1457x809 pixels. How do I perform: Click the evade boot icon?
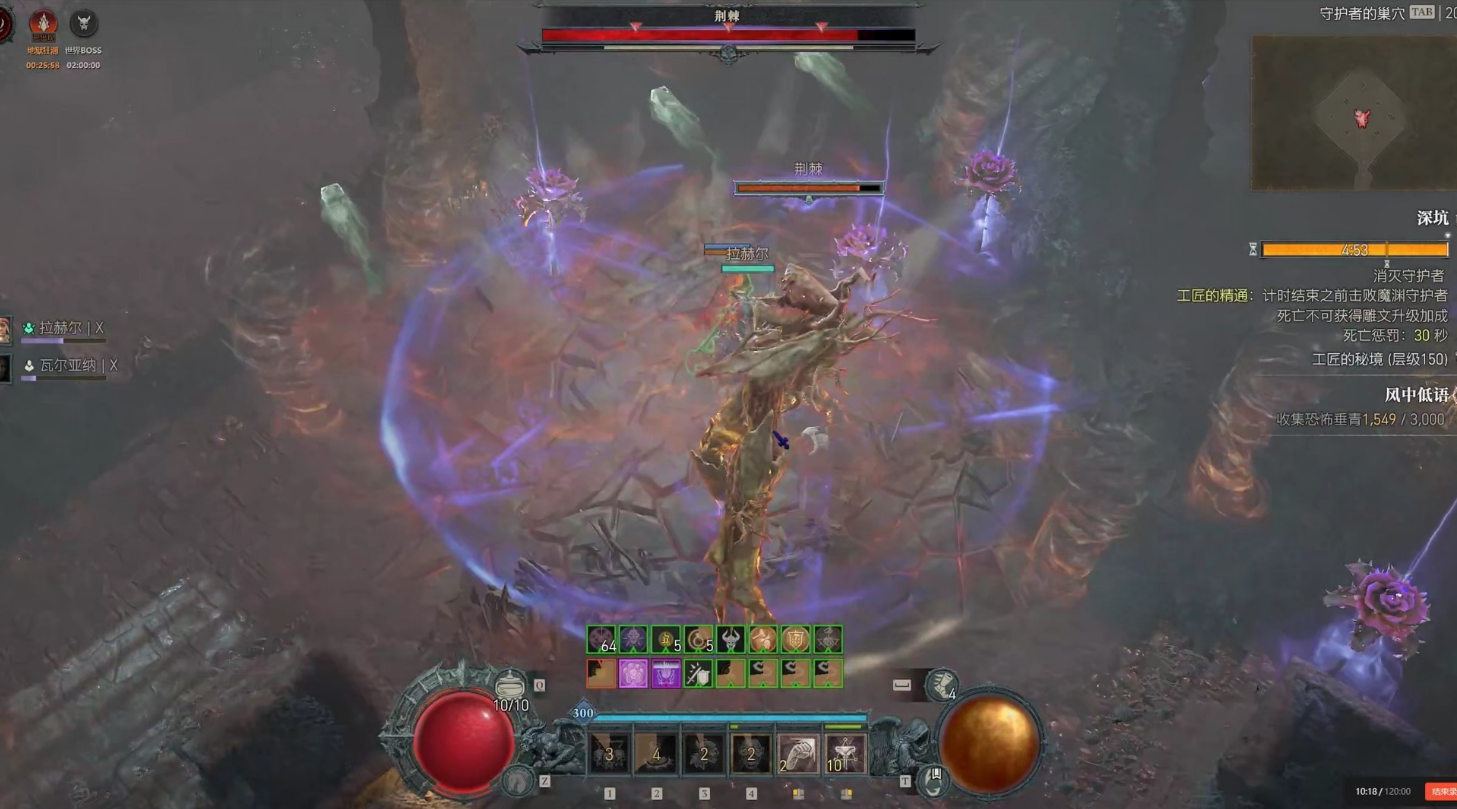click(941, 684)
